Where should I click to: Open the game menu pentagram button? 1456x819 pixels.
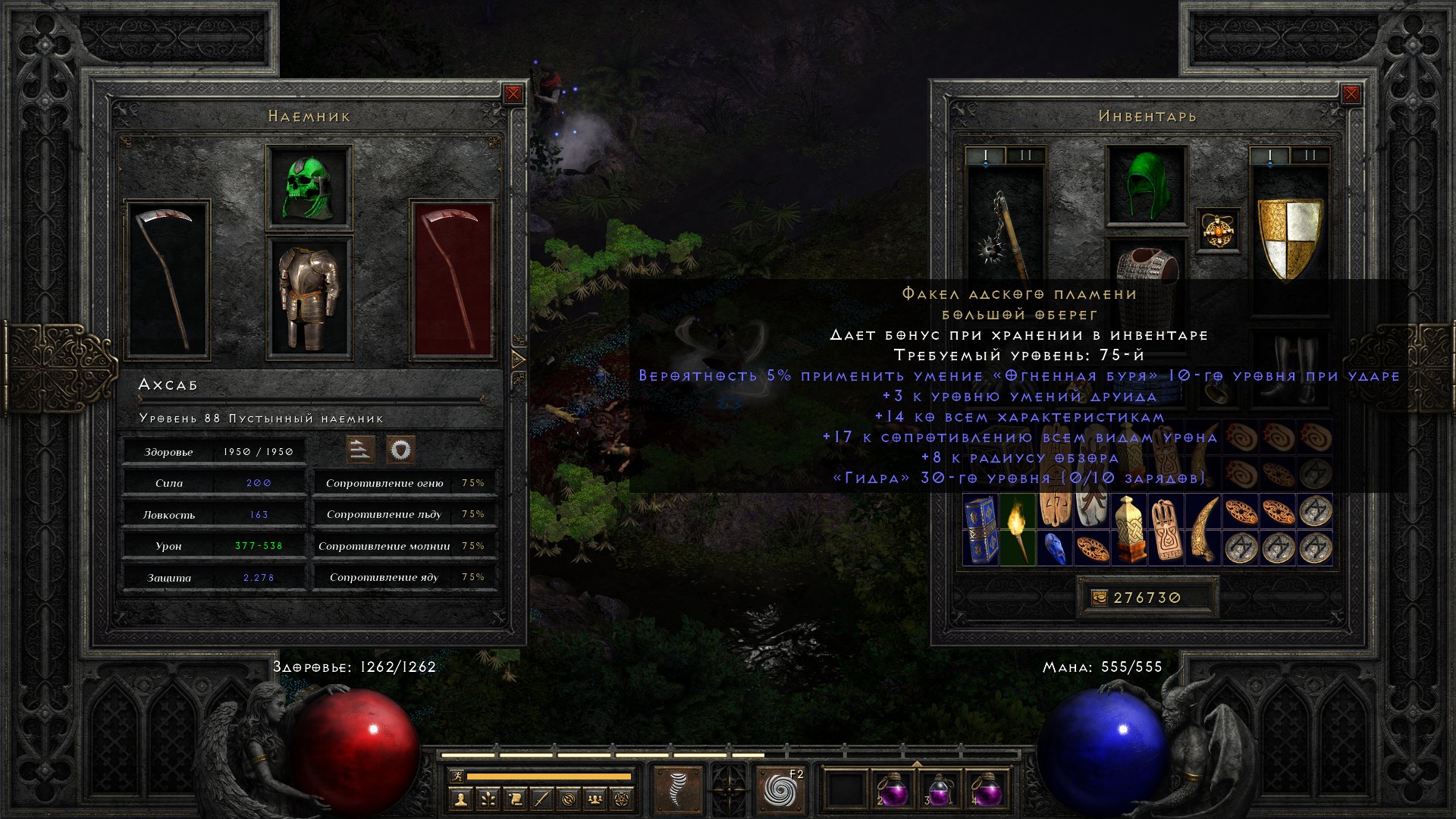point(623,799)
